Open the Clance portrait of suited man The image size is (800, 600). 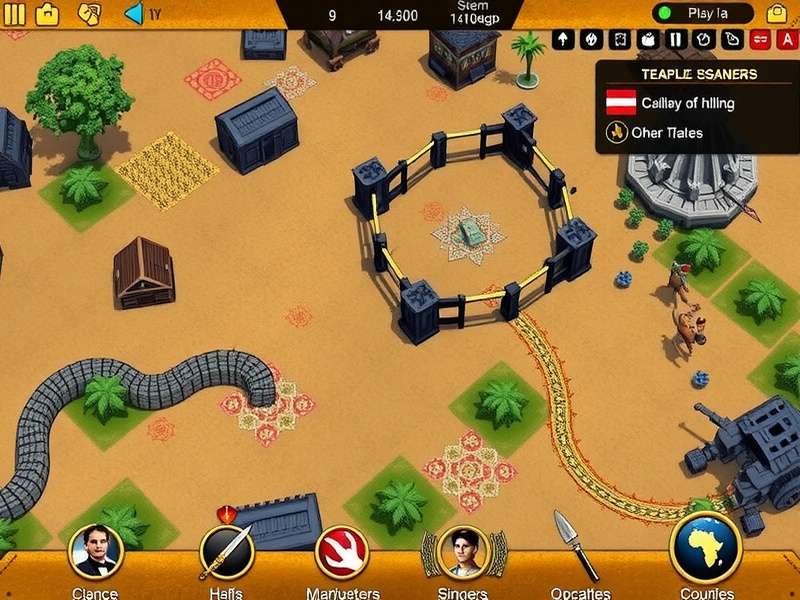[x=95, y=552]
